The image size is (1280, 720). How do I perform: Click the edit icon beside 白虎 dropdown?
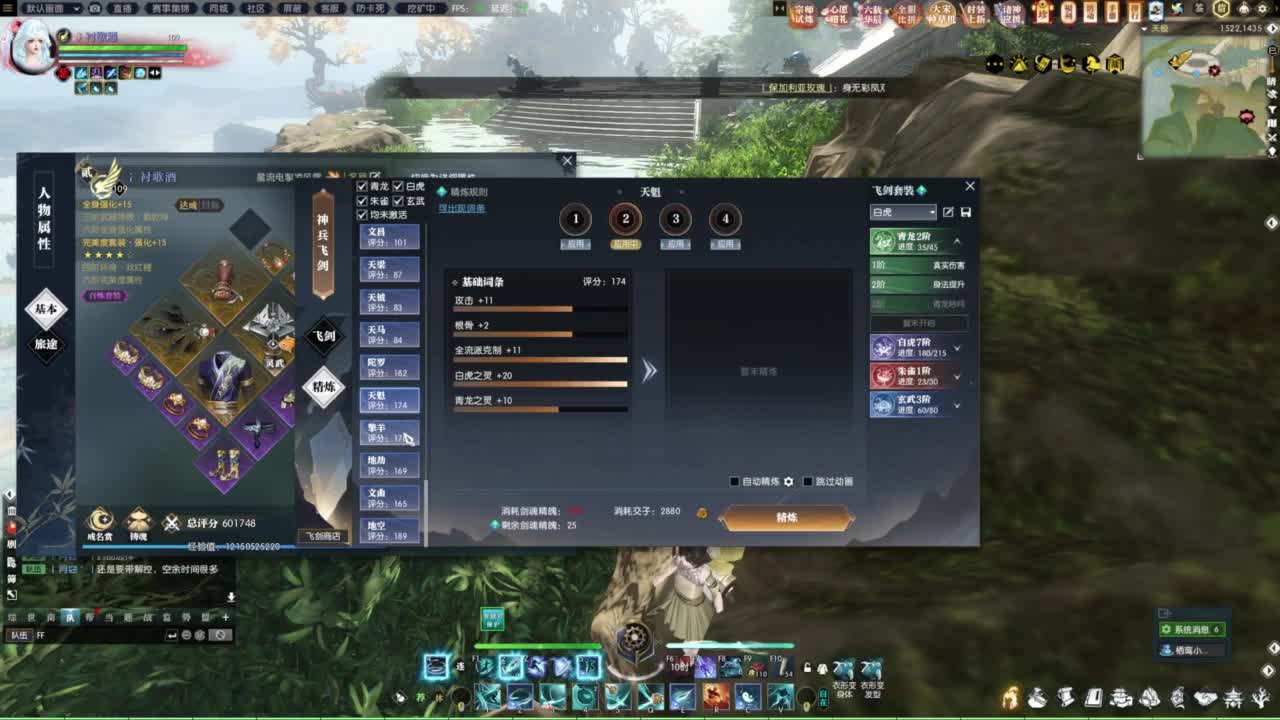pos(950,210)
